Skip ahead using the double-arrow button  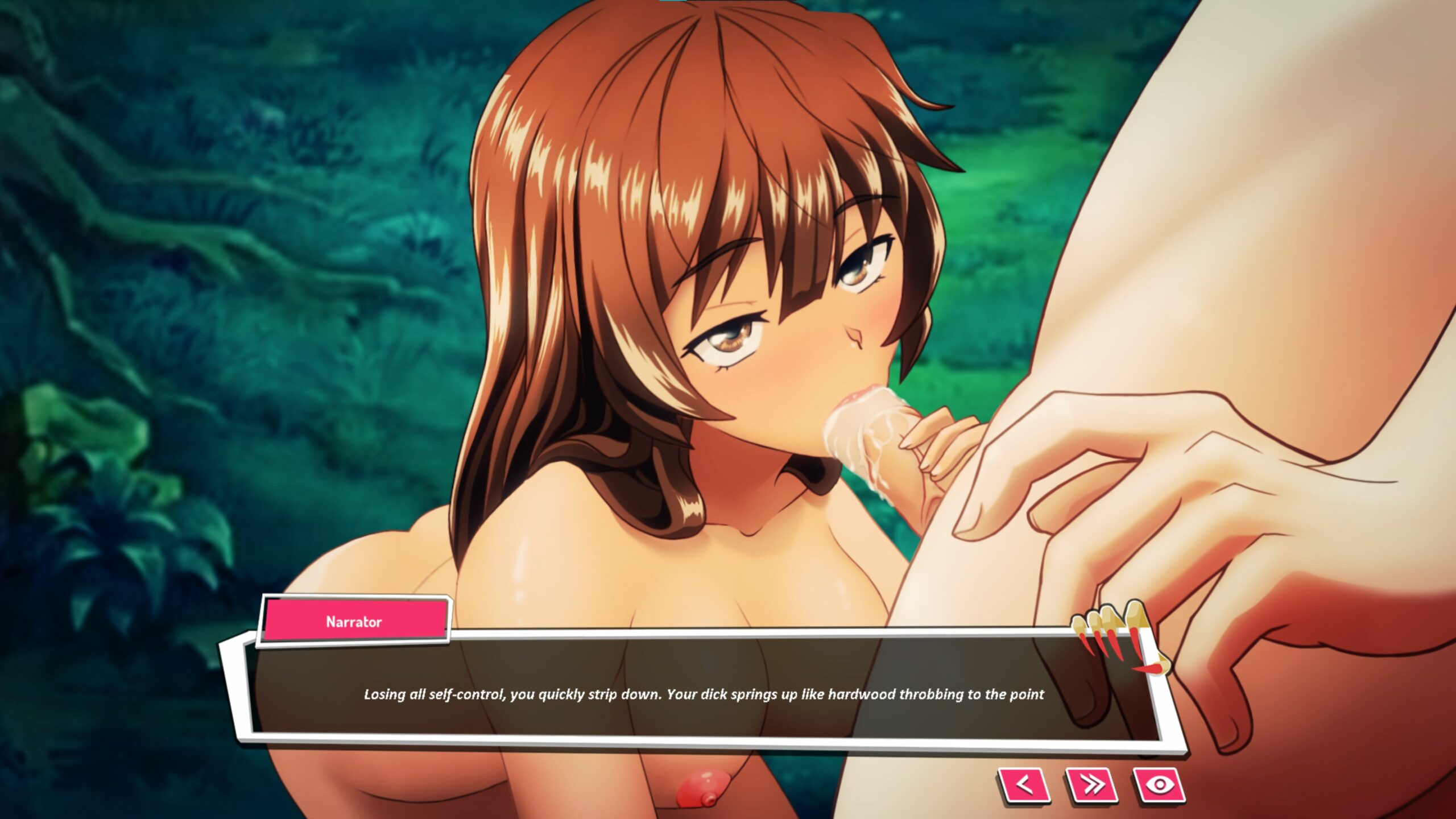click(1091, 785)
